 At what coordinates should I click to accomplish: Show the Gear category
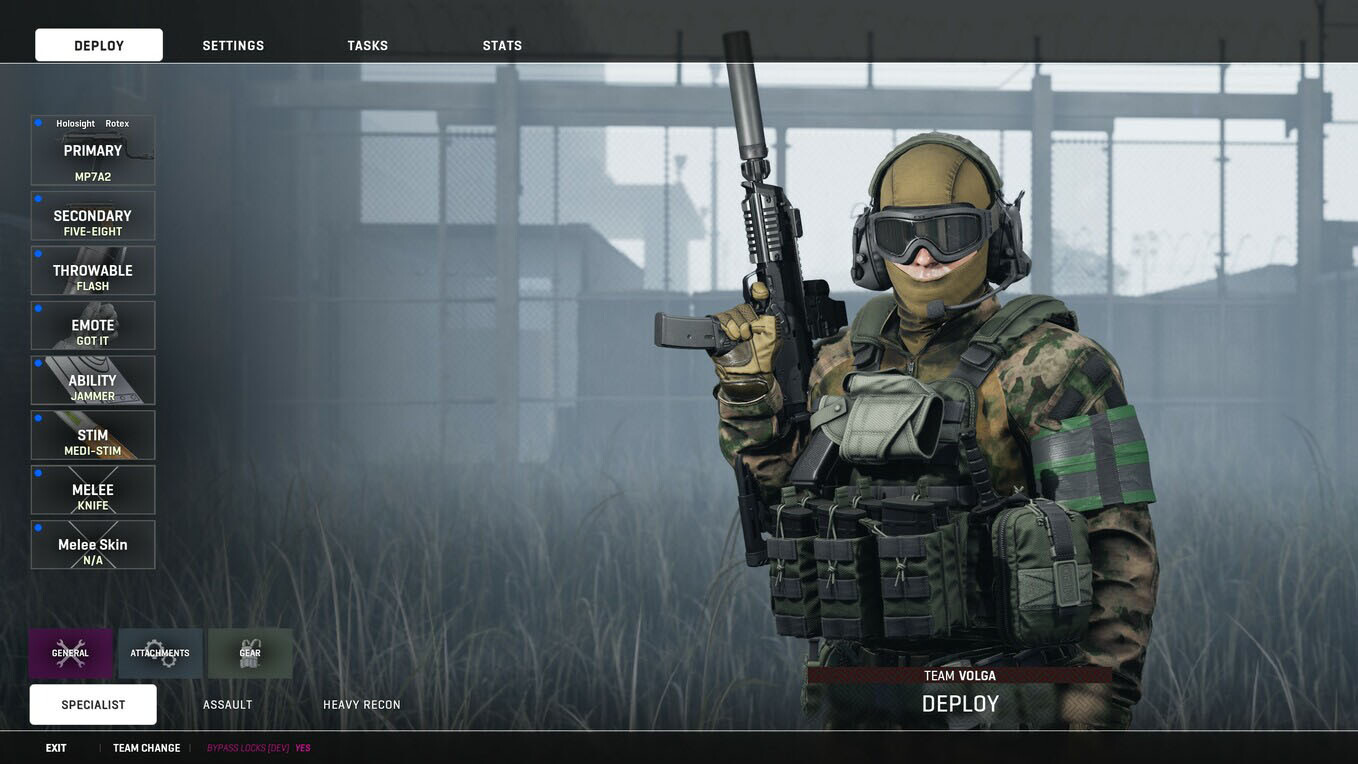(x=250, y=653)
